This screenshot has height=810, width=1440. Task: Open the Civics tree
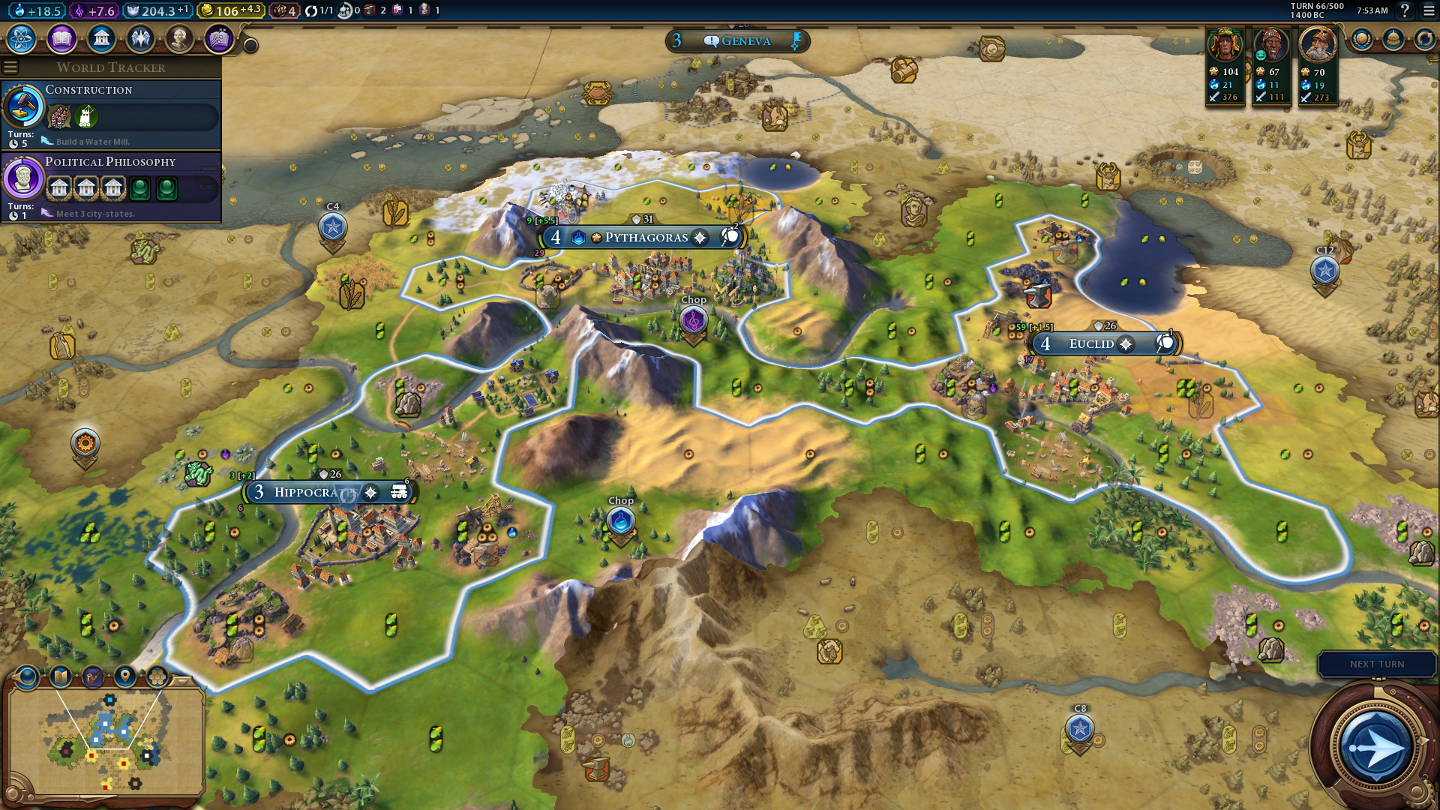click(x=61, y=39)
